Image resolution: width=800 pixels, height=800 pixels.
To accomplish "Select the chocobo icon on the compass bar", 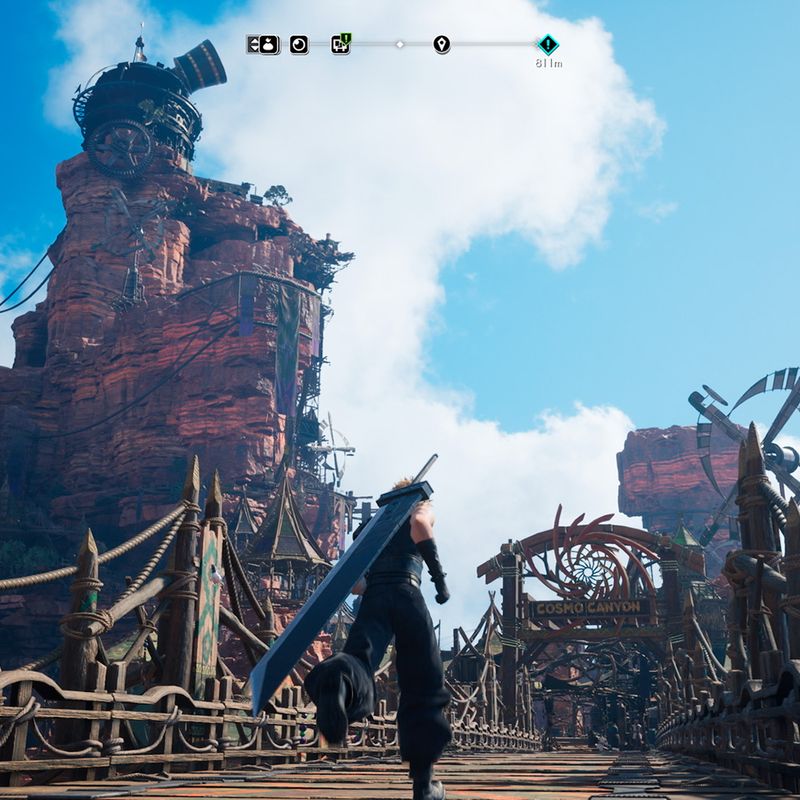I will coord(270,44).
